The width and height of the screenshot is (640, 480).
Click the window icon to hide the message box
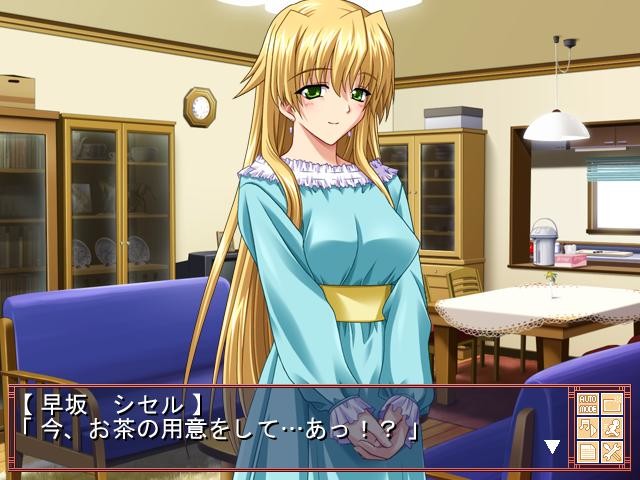(612, 403)
